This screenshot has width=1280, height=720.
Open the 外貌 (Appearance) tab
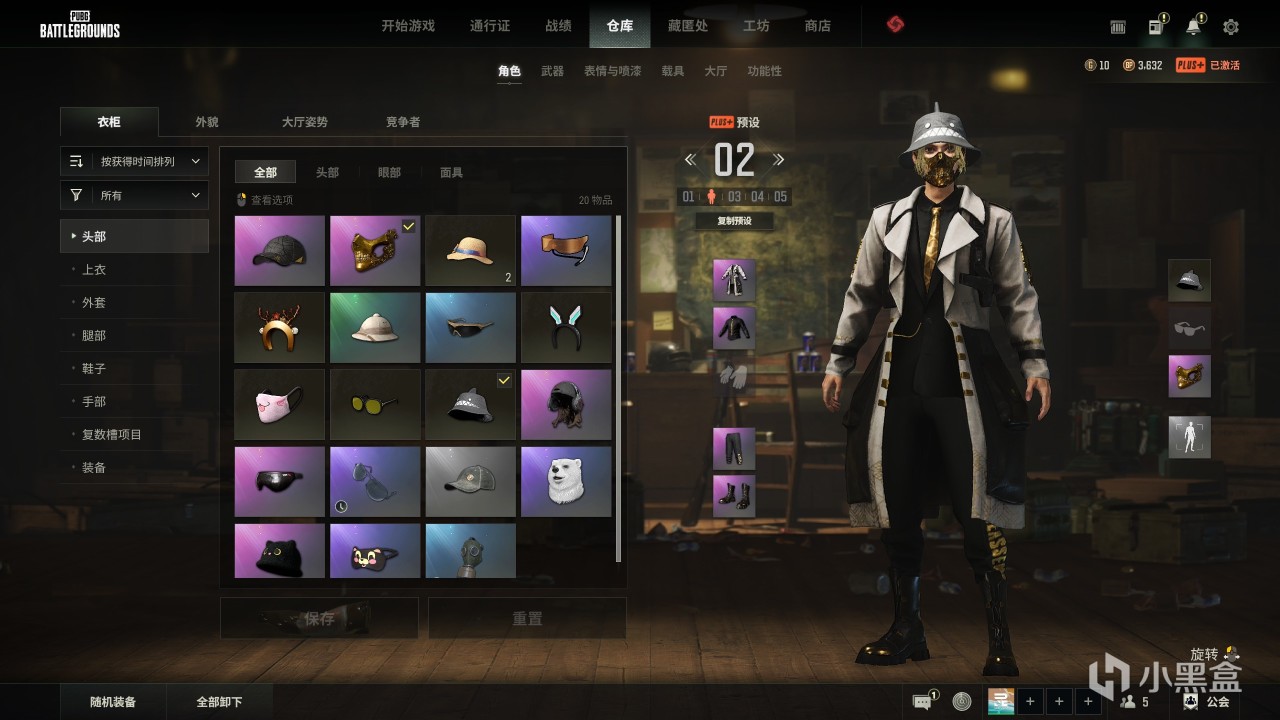207,122
